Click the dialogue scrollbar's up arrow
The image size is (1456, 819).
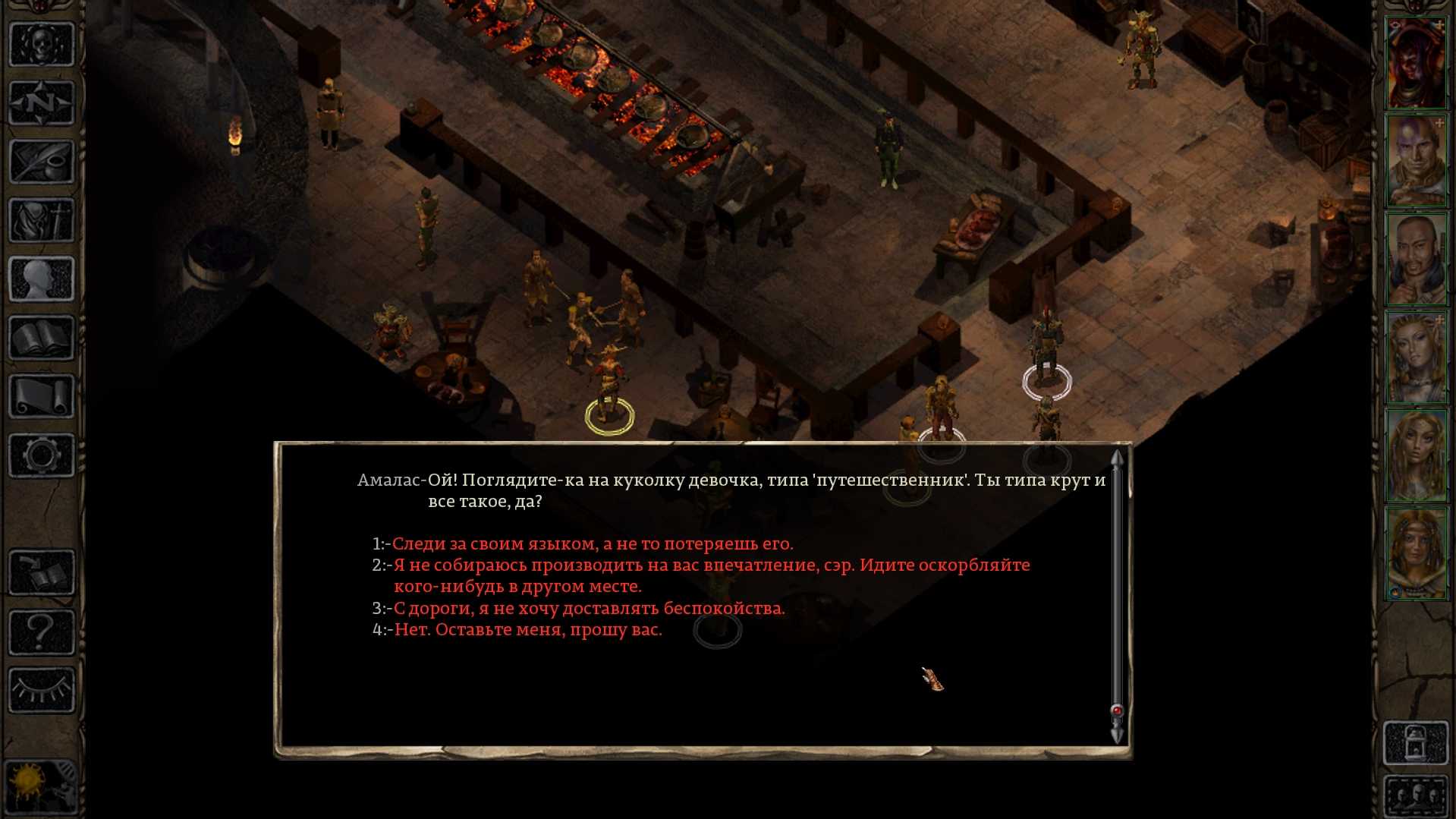pyautogui.click(x=1117, y=458)
